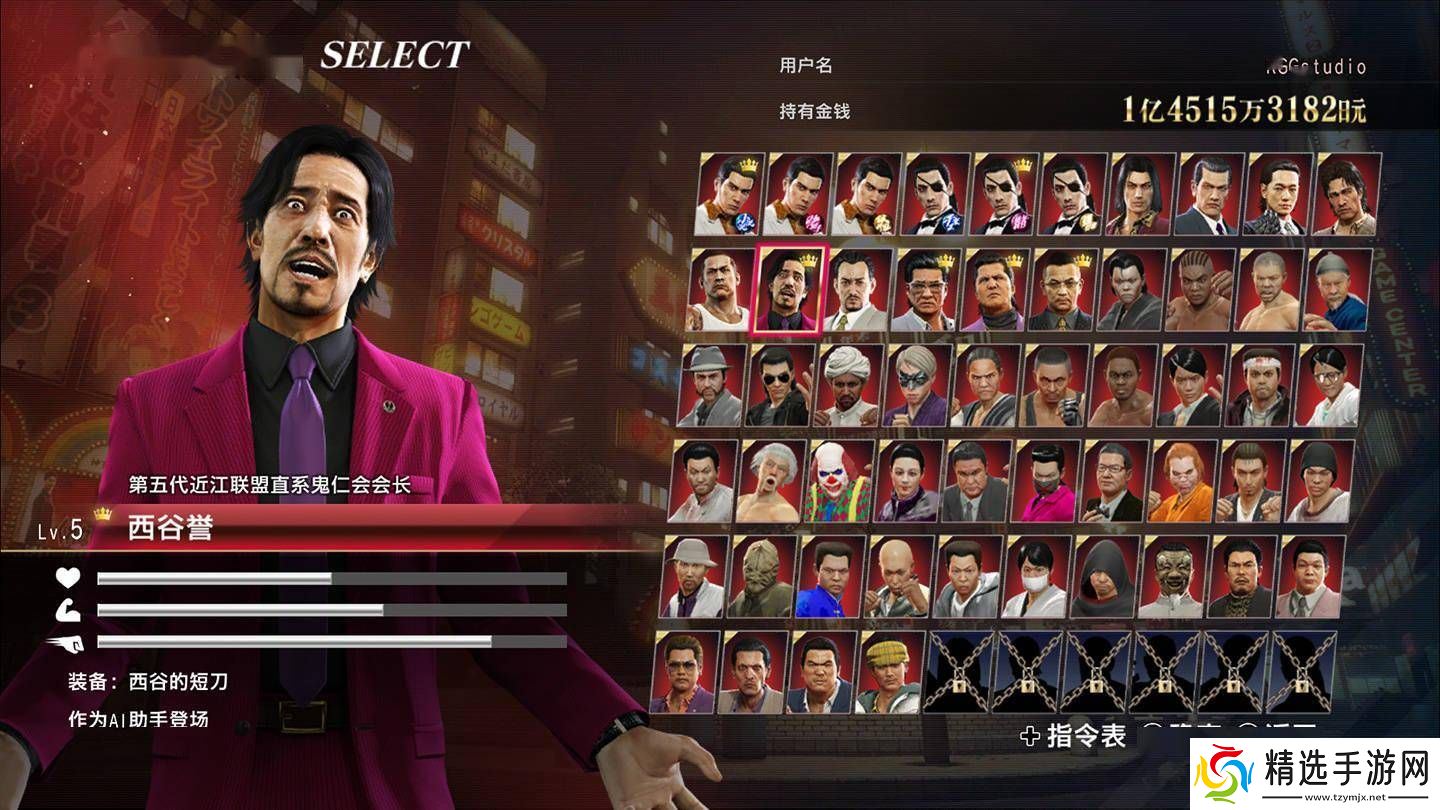The width and height of the screenshot is (1440, 810).
Task: Choose the fighter in the white tank top
Action: (x=721, y=290)
